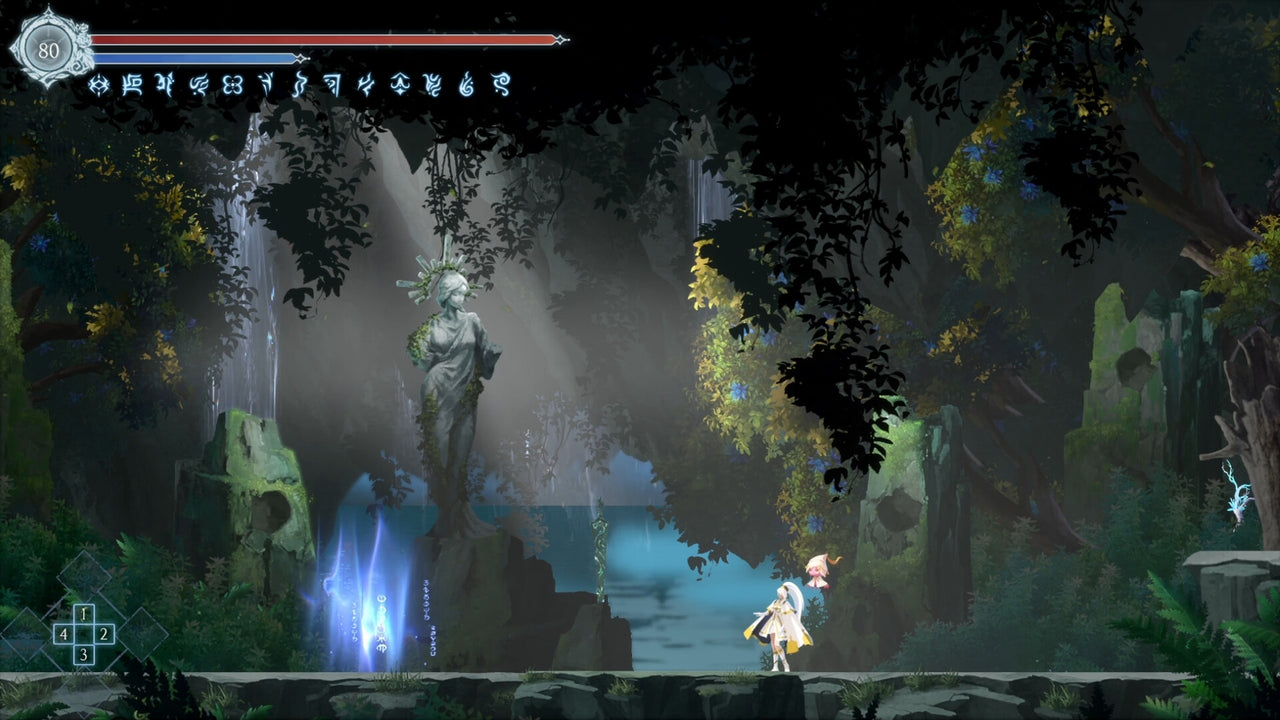This screenshot has width=1280, height=720.
Task: Select quick slot 3 in the consumable pad
Action: 84,653
